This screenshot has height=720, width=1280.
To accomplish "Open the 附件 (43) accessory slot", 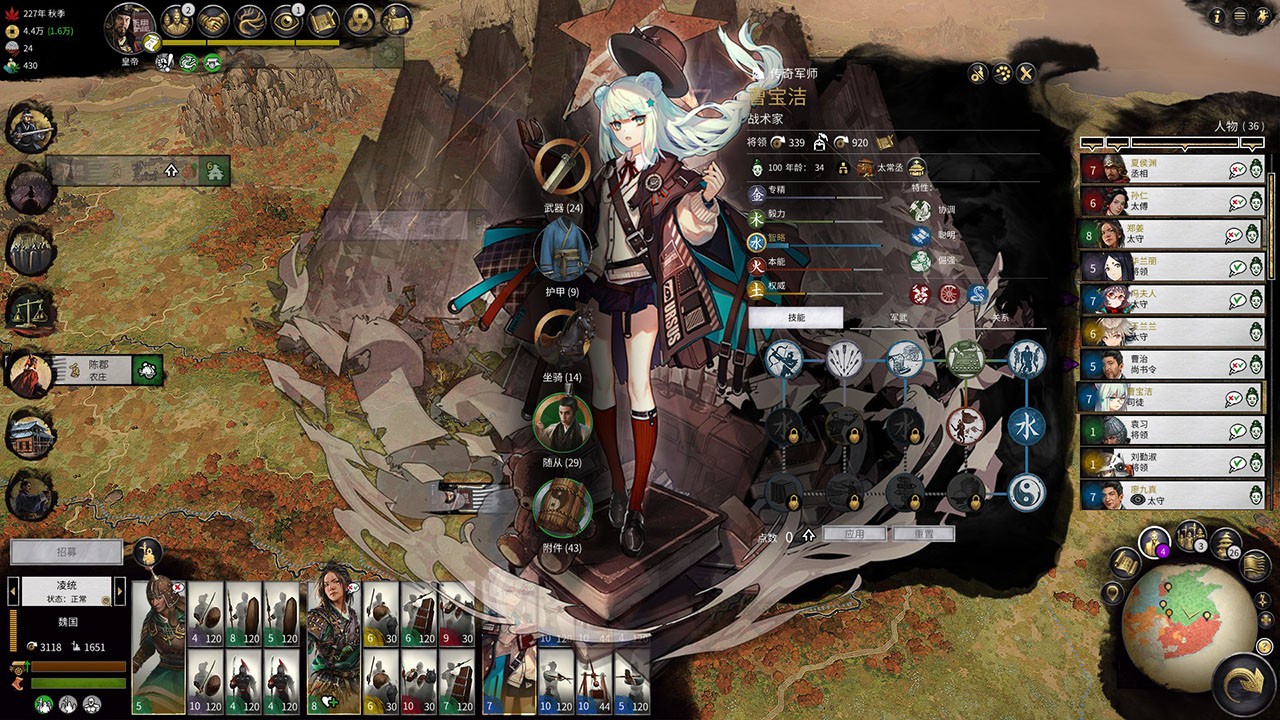I will click(x=562, y=507).
